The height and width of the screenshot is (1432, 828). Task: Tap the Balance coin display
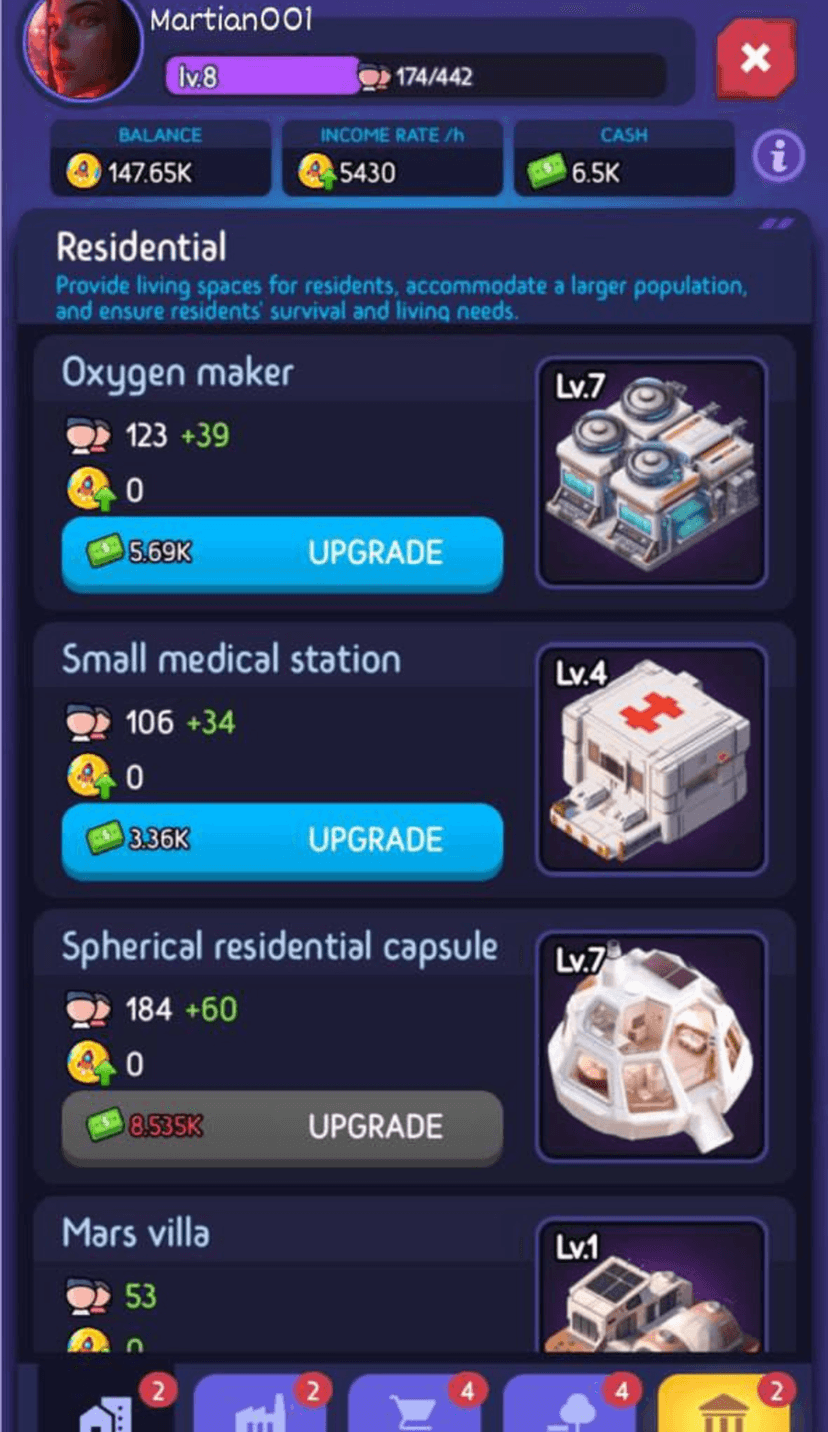click(x=160, y=159)
